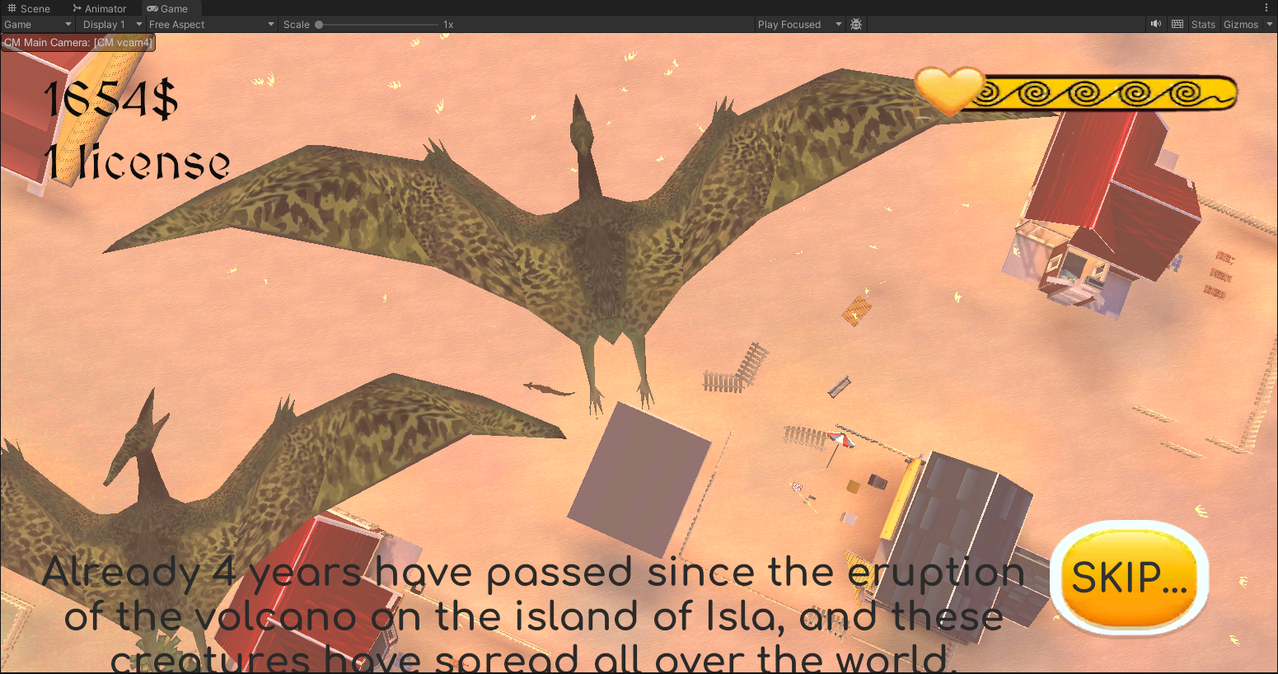Open the Free Aspect dropdown
The height and width of the screenshot is (674, 1278).
coord(210,24)
